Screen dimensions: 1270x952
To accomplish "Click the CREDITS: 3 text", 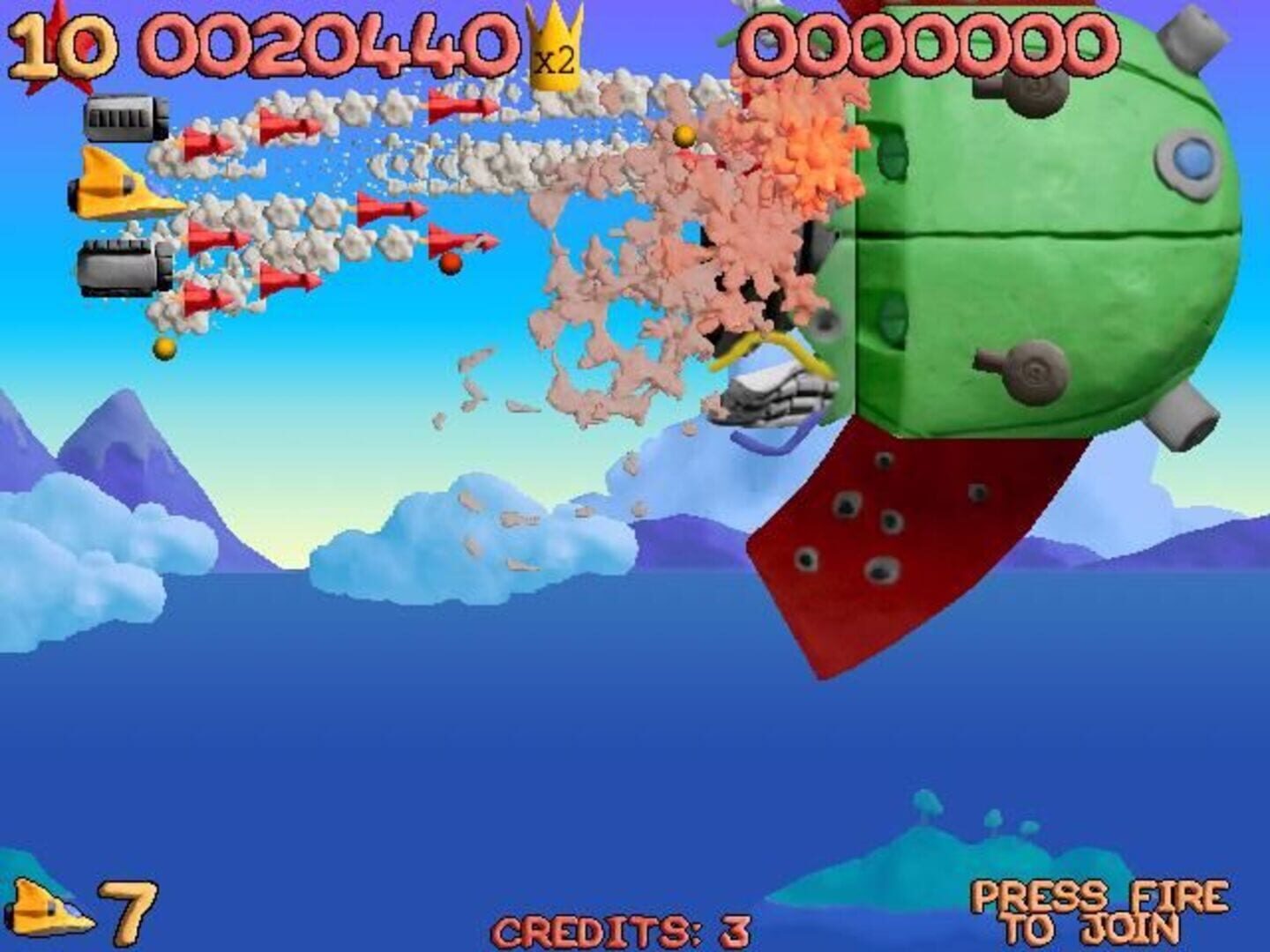I will [x=620, y=931].
